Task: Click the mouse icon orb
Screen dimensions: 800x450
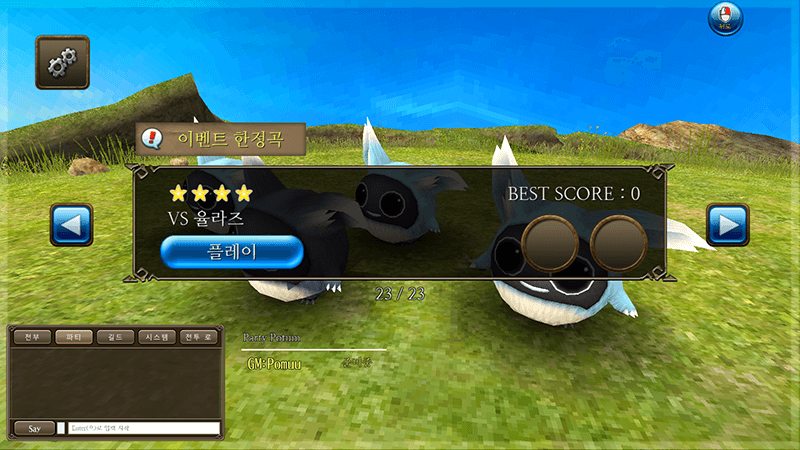Action: tap(725, 19)
